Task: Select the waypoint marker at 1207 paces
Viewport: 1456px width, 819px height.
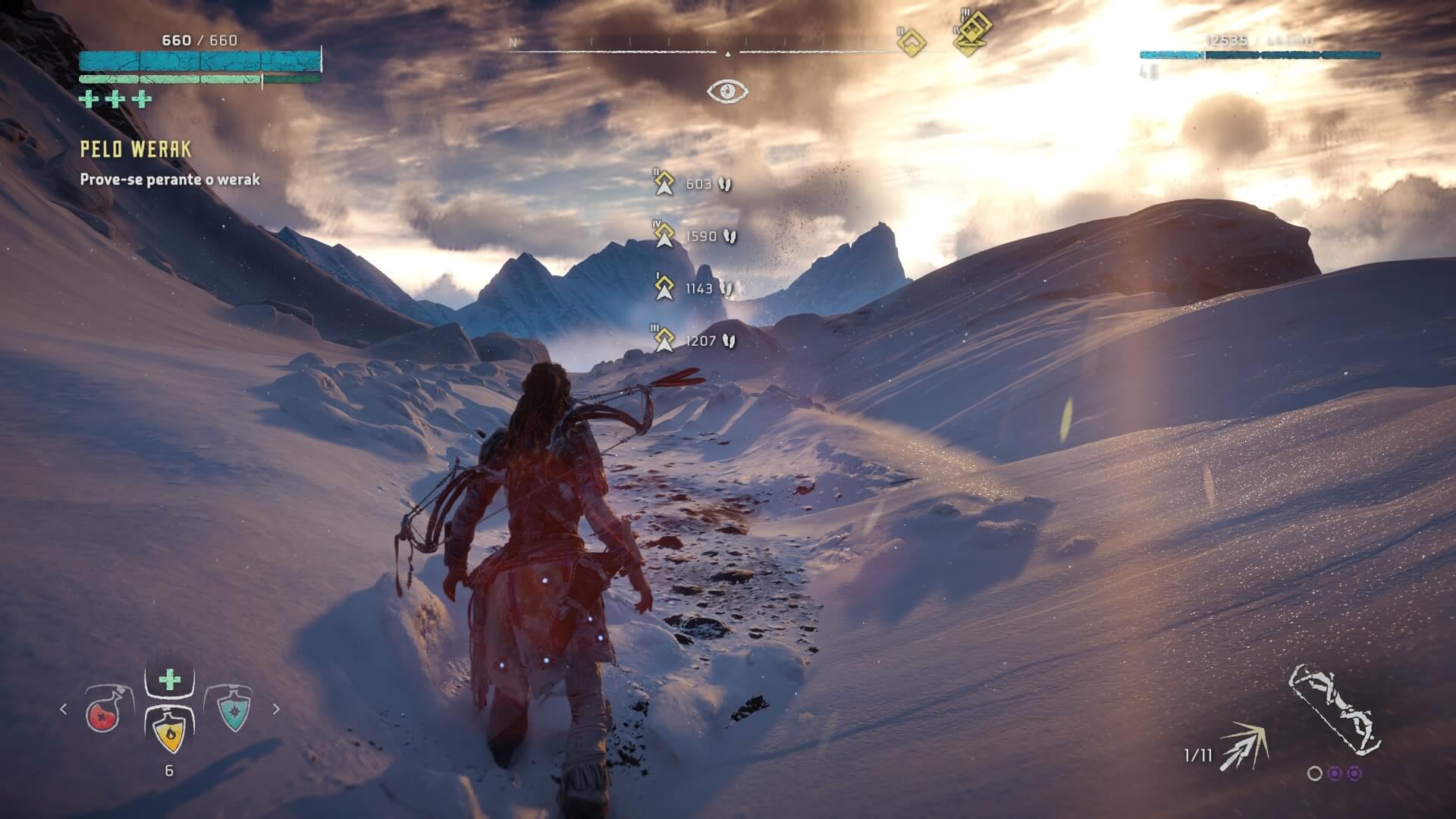Action: (665, 340)
